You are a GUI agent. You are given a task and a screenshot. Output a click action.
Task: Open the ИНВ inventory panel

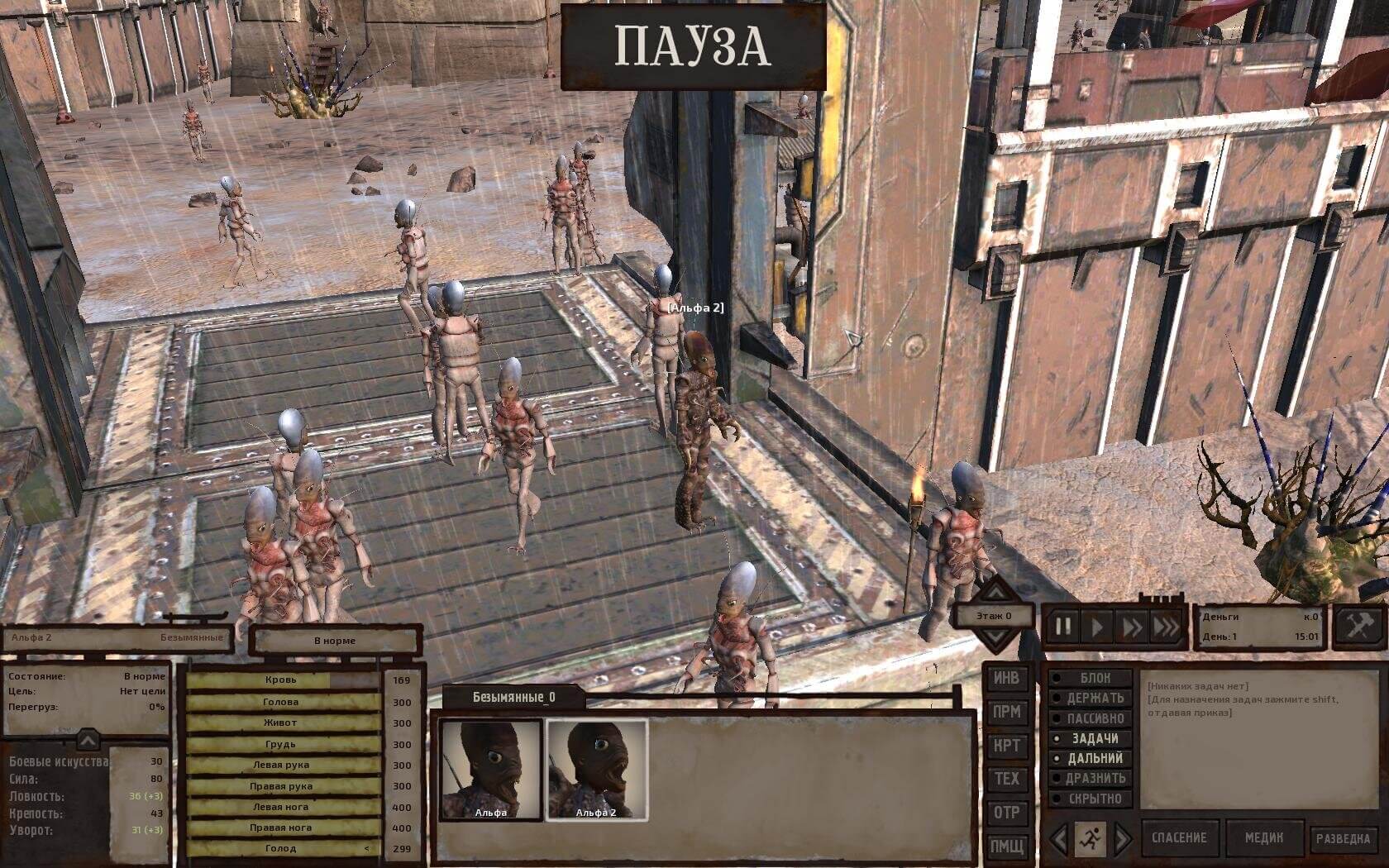click(1006, 678)
